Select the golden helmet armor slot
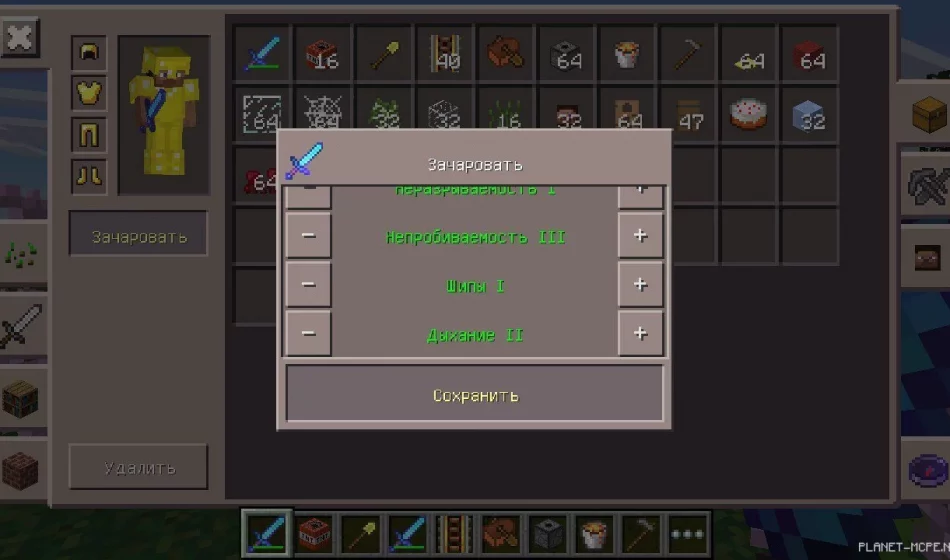This screenshot has width=950, height=560. [89, 53]
